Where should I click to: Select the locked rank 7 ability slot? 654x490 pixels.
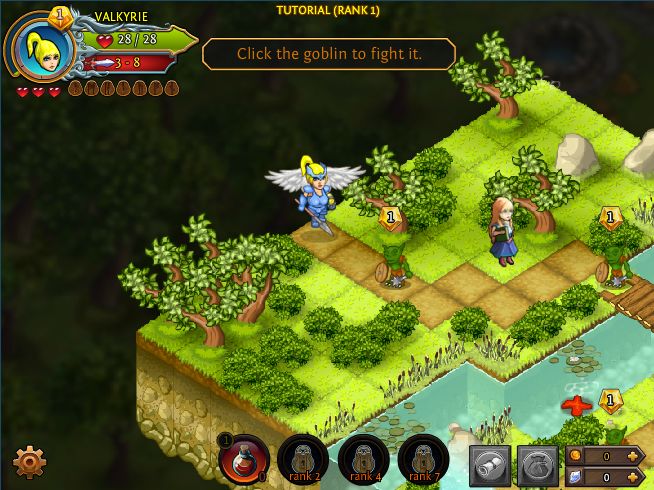pos(423,460)
